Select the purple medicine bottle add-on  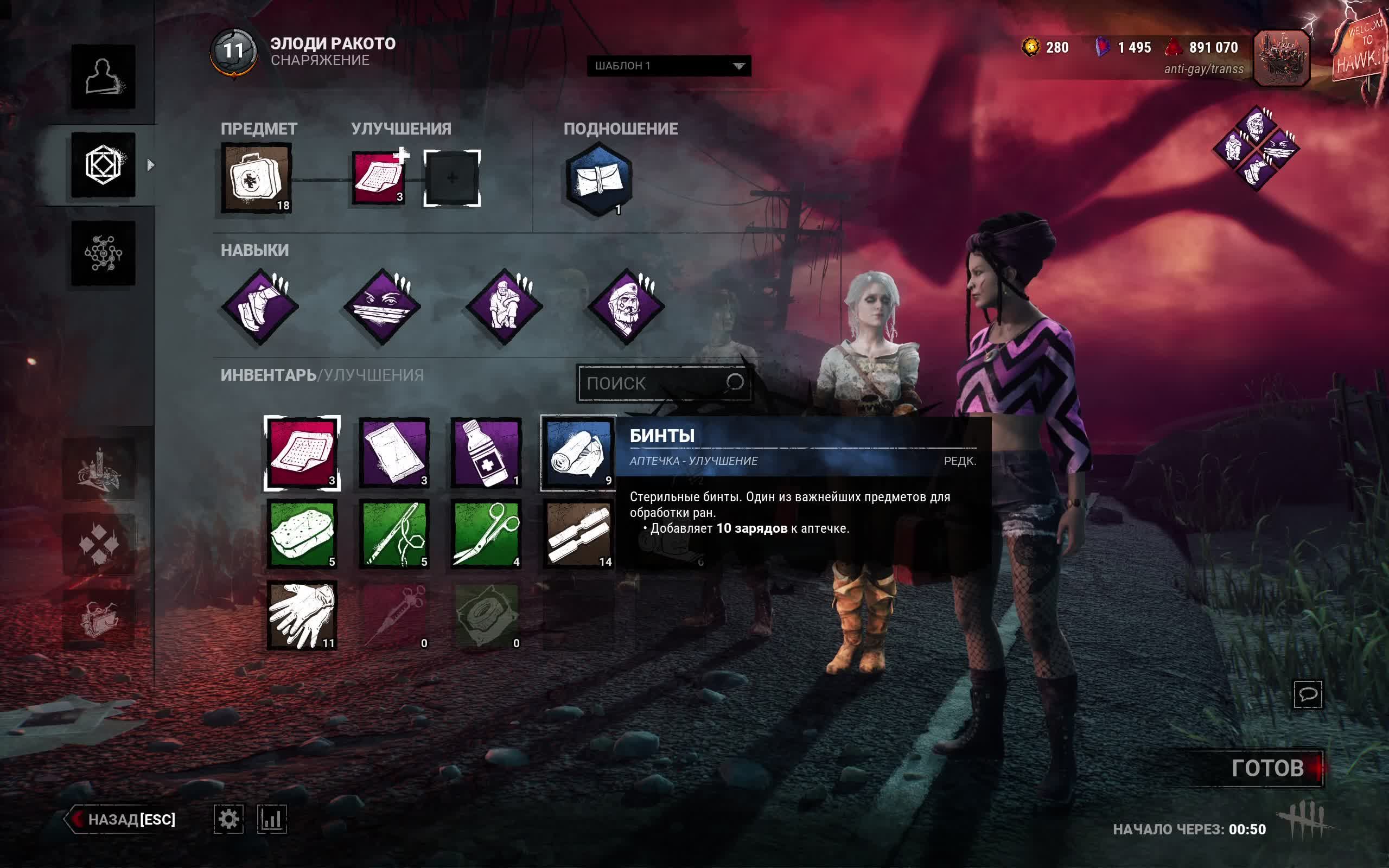[486, 454]
